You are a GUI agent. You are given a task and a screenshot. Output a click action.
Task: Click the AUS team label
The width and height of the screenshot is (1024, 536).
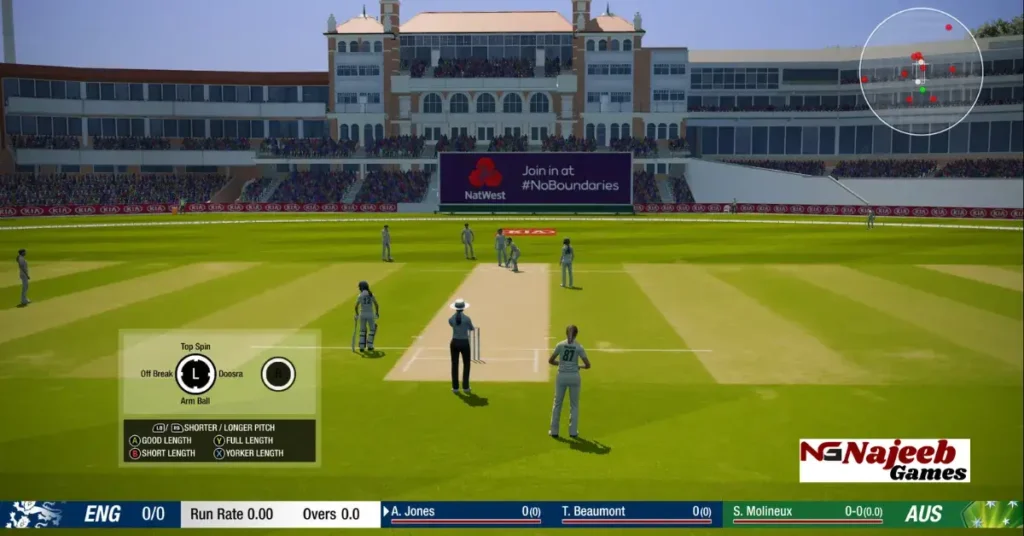tap(923, 514)
